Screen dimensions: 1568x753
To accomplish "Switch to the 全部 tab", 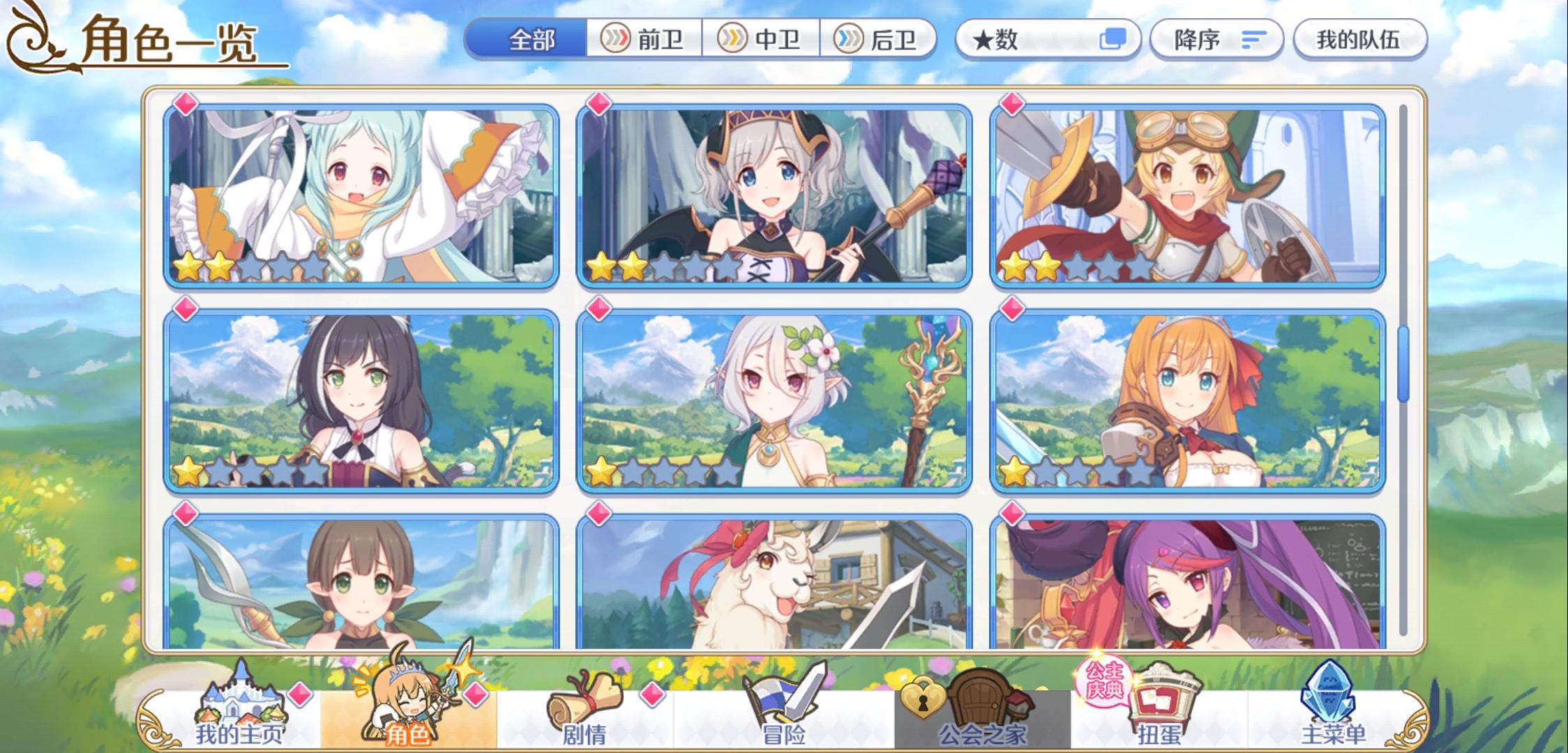I will (x=535, y=40).
